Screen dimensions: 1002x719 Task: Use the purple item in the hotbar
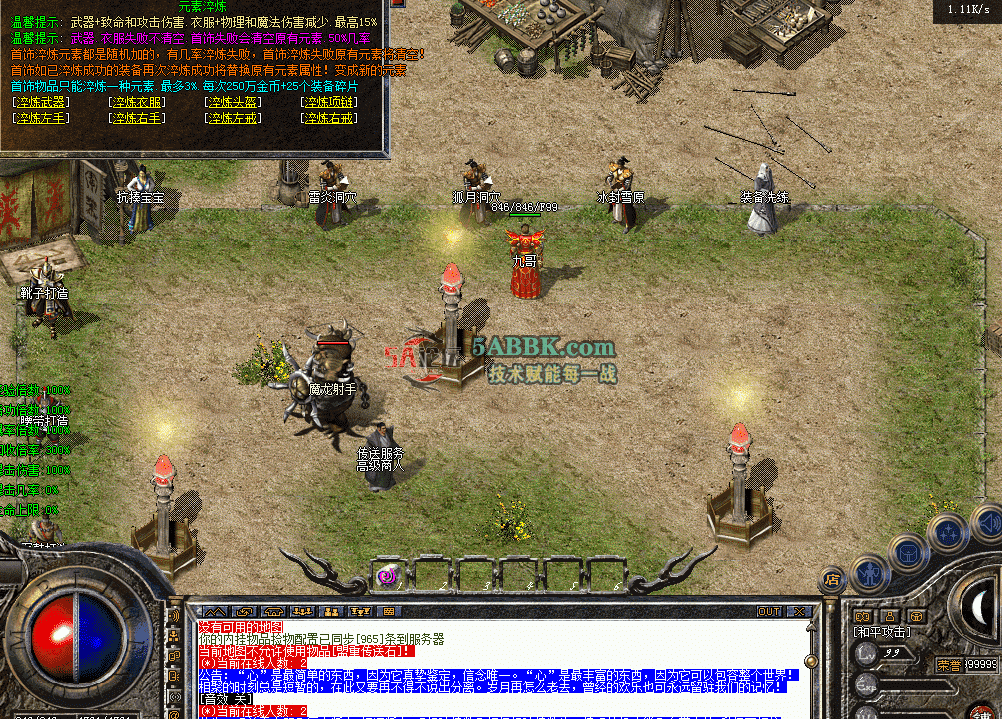click(386, 575)
